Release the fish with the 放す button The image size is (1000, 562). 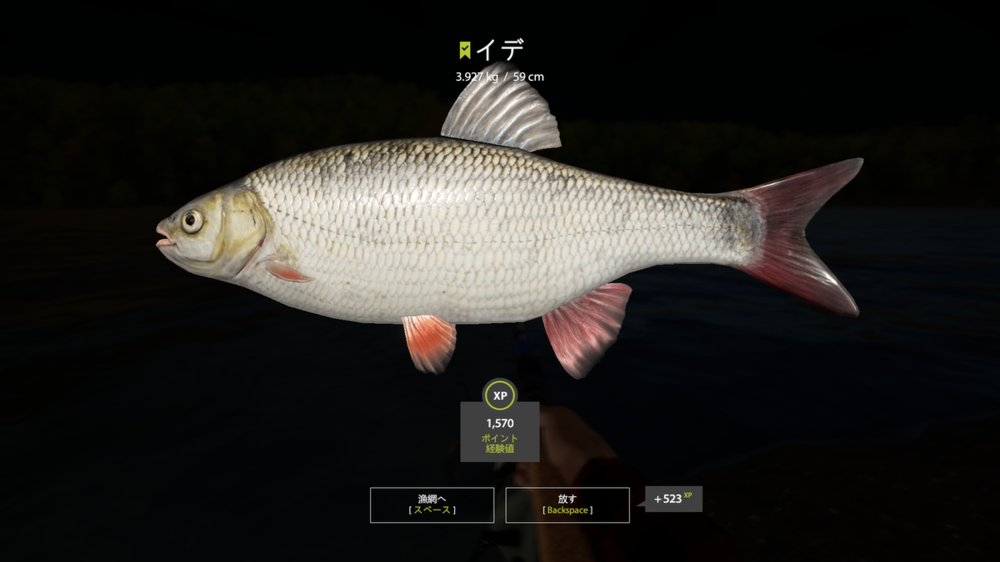coord(567,504)
